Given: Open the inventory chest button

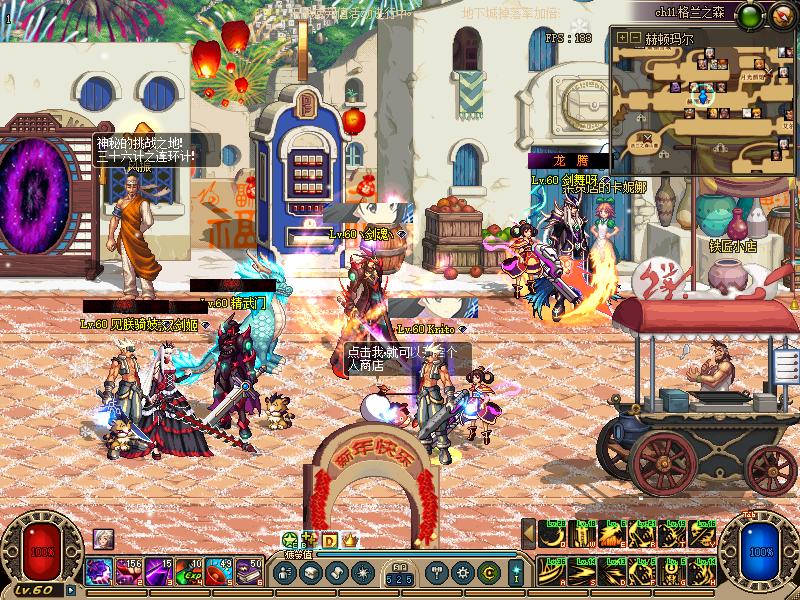Looking at the screenshot, I should (311, 573).
